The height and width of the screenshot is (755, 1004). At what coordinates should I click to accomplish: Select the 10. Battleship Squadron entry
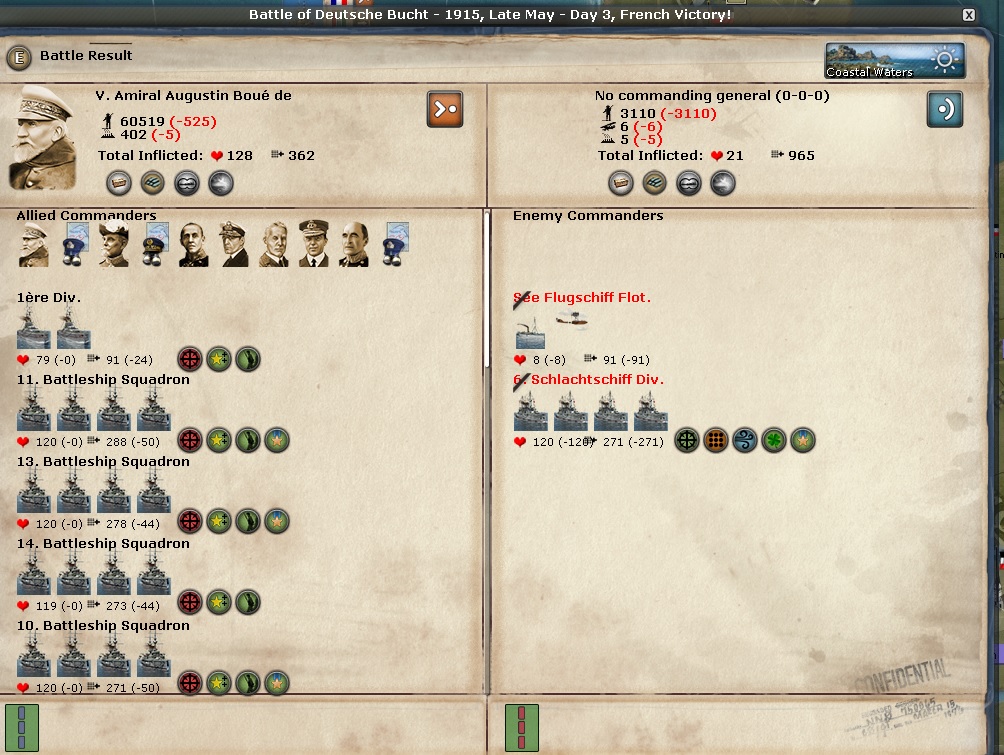click(x=103, y=626)
